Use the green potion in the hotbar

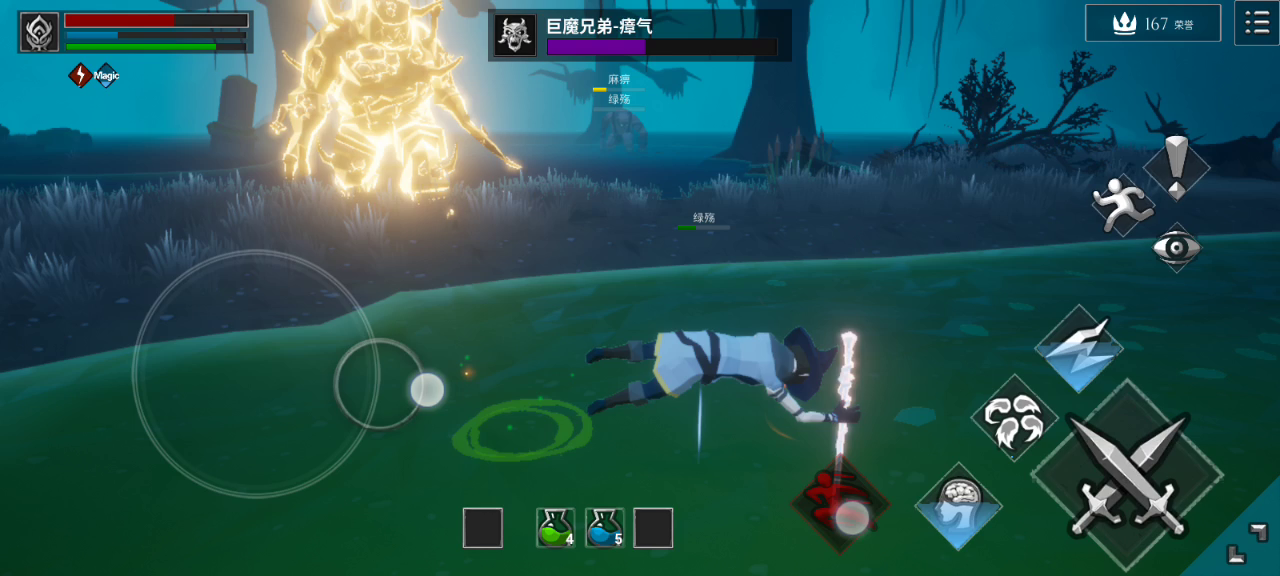tap(555, 528)
